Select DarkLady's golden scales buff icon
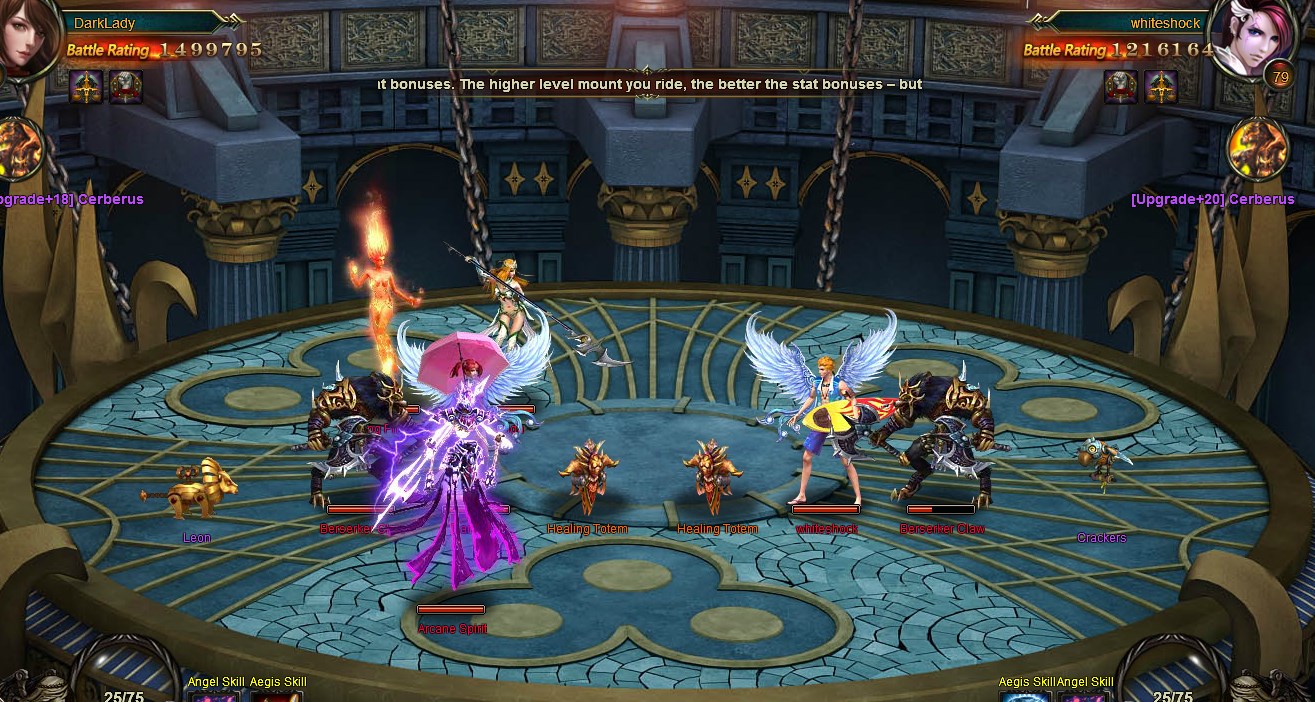1315x702 pixels. tap(87, 87)
